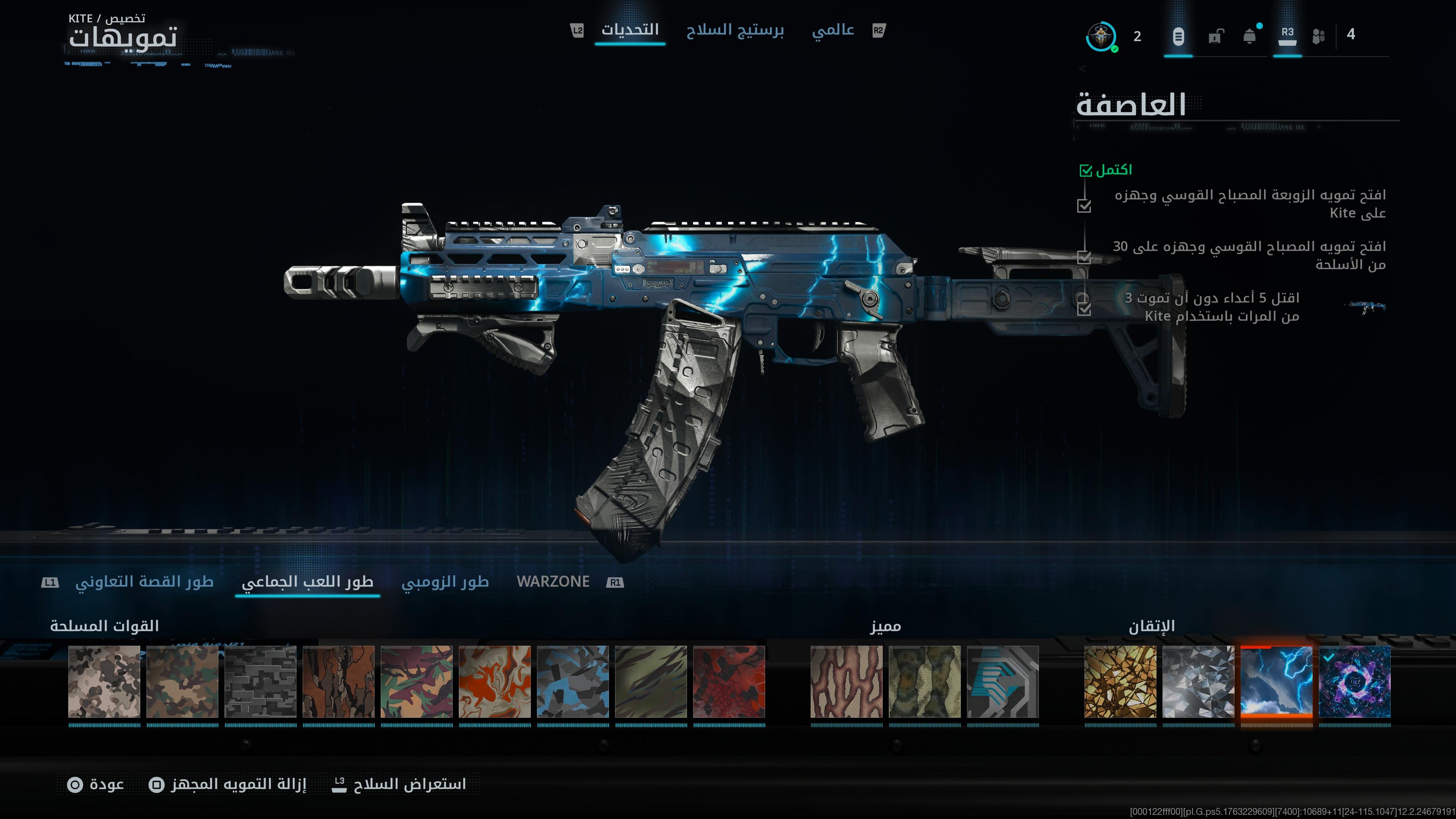The width and height of the screenshot is (1456, 819).
Task: Select the grey digital pixel camo
Action: [x=260, y=682]
